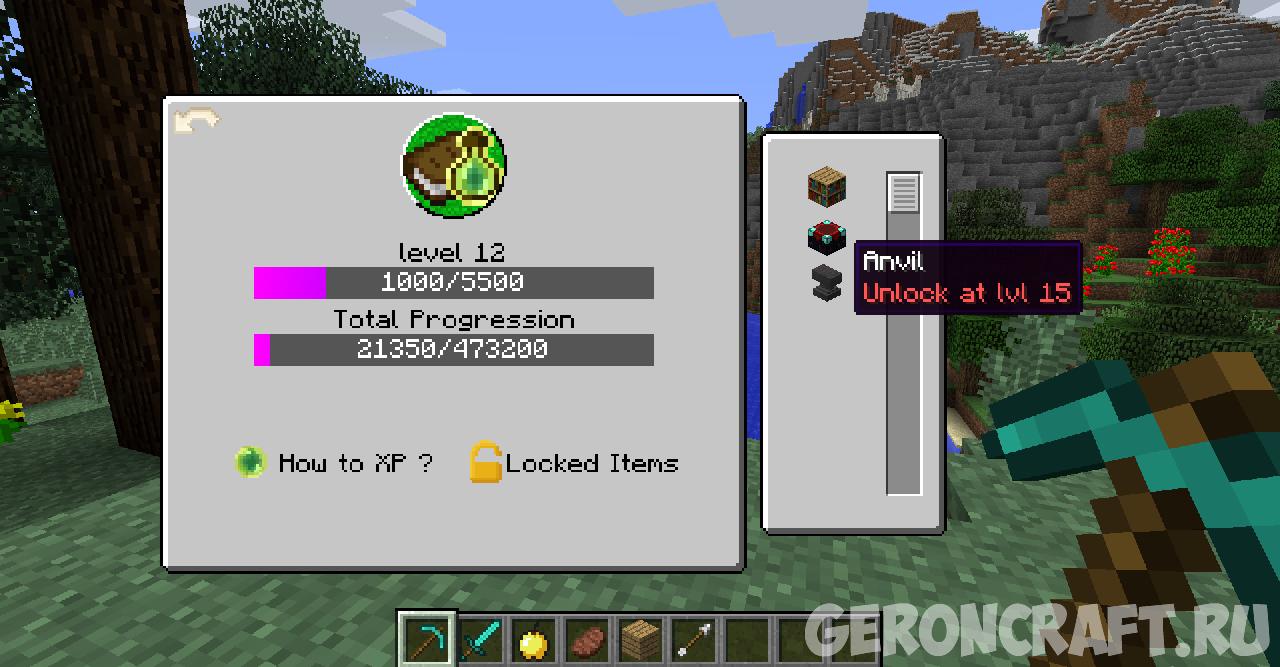Viewport: 1280px width, 667px height.
Task: Click the back arrow in the skill panel
Action: (196, 122)
